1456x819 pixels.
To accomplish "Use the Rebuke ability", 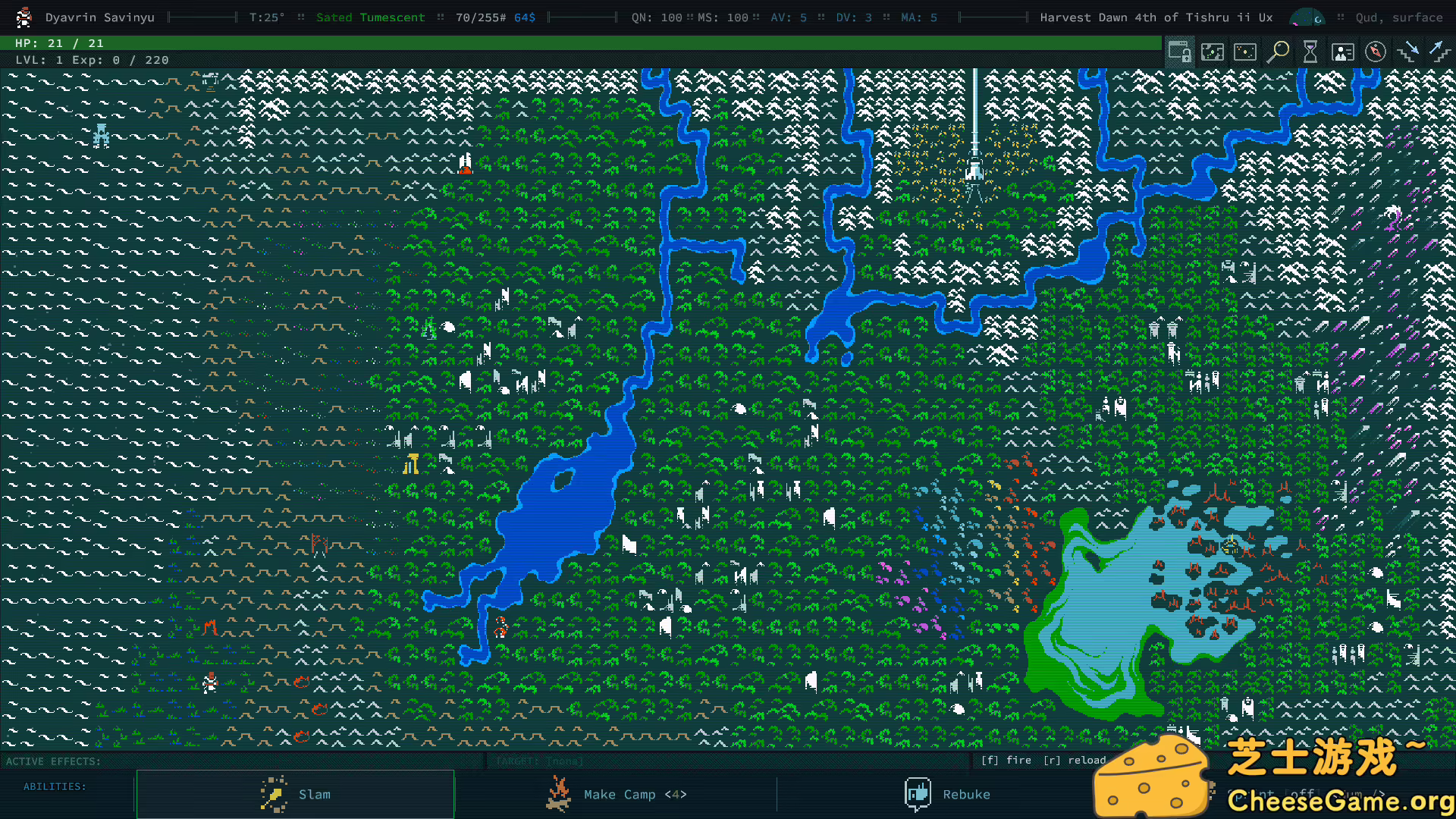I will tap(967, 794).
